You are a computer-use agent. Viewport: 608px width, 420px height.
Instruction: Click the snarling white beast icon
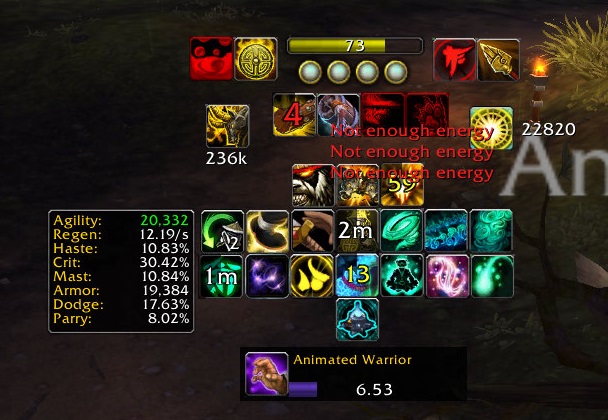(312, 185)
